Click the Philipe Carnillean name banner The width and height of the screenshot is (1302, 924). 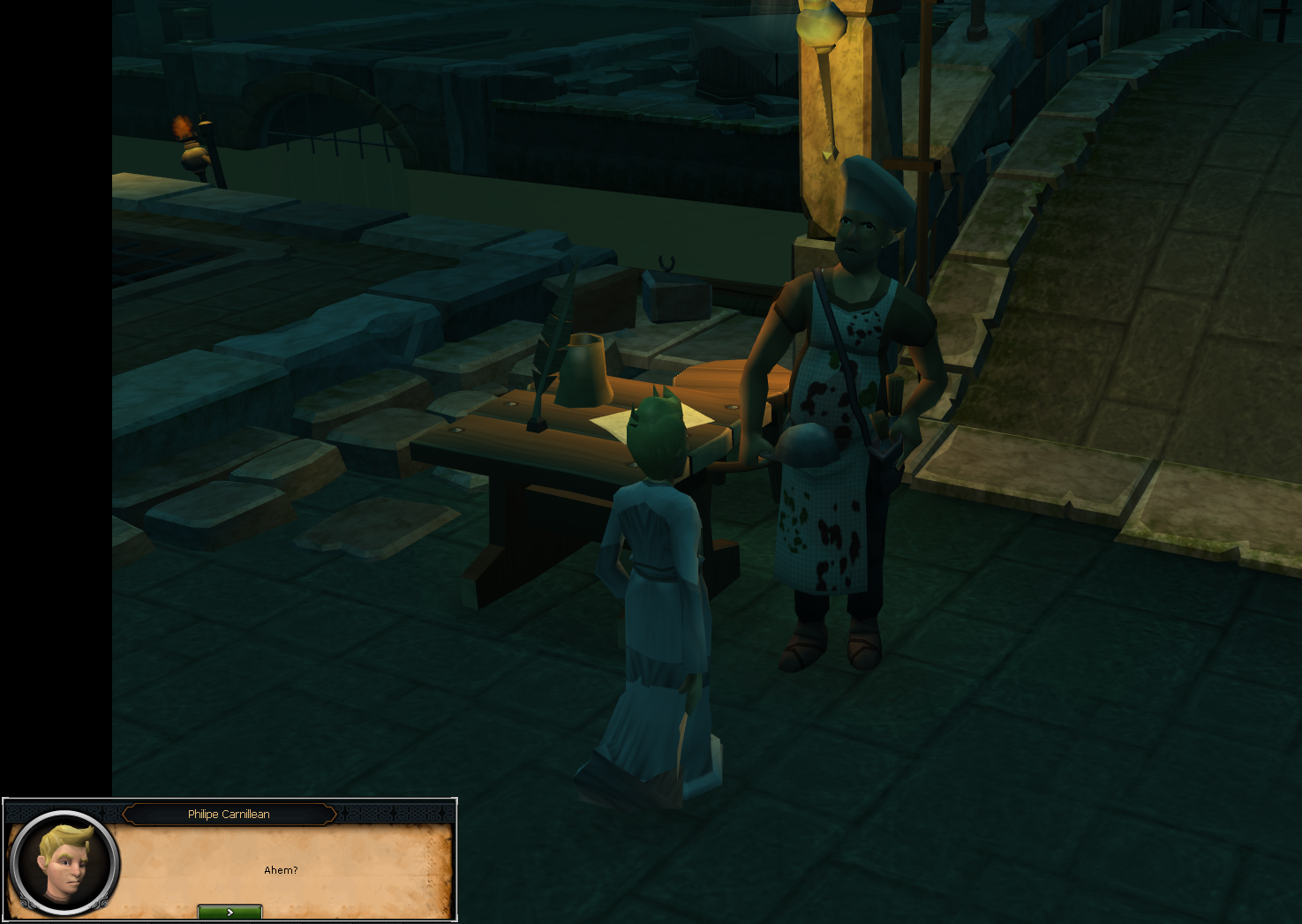click(x=229, y=814)
